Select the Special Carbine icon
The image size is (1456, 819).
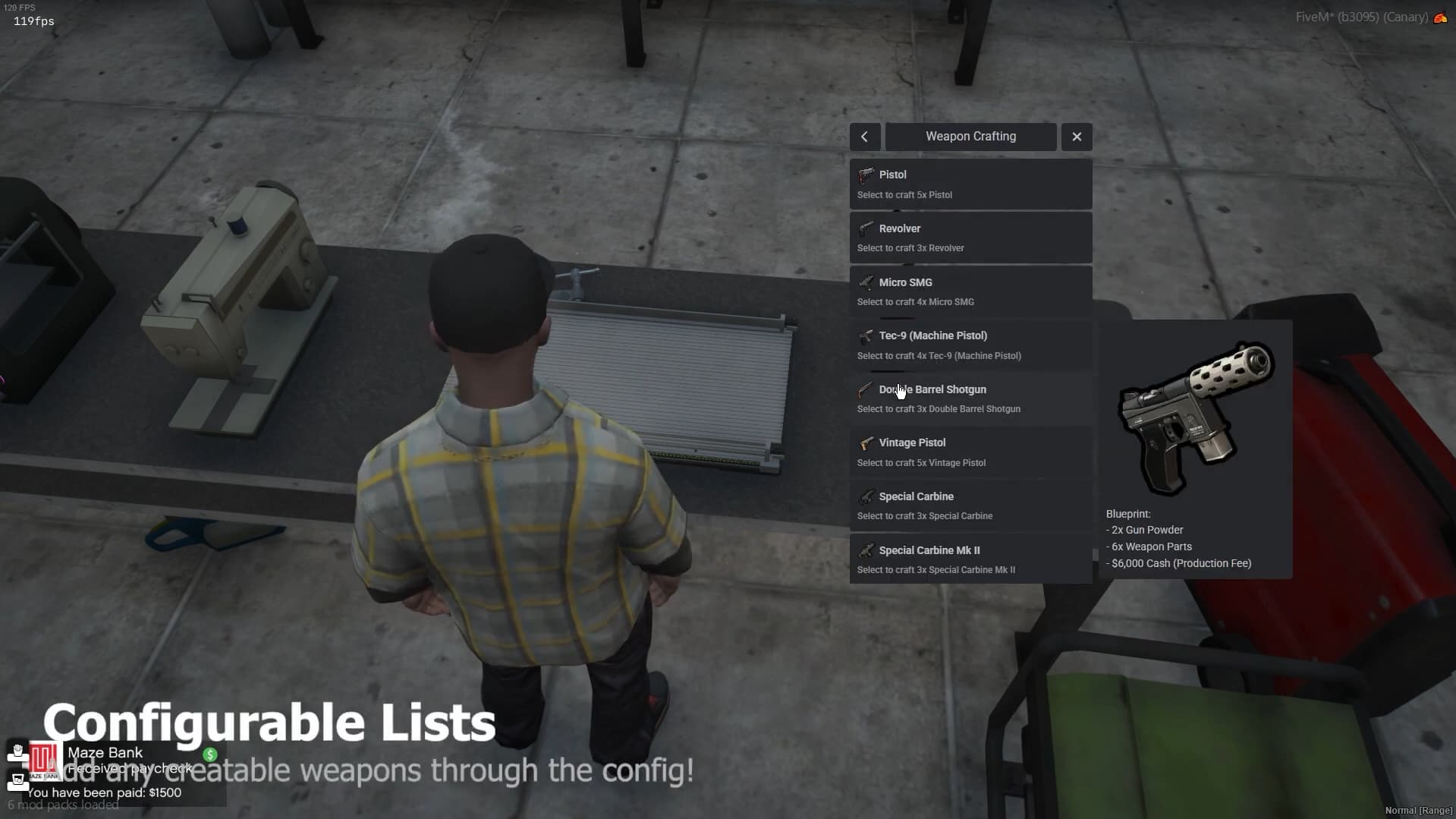pos(866,497)
